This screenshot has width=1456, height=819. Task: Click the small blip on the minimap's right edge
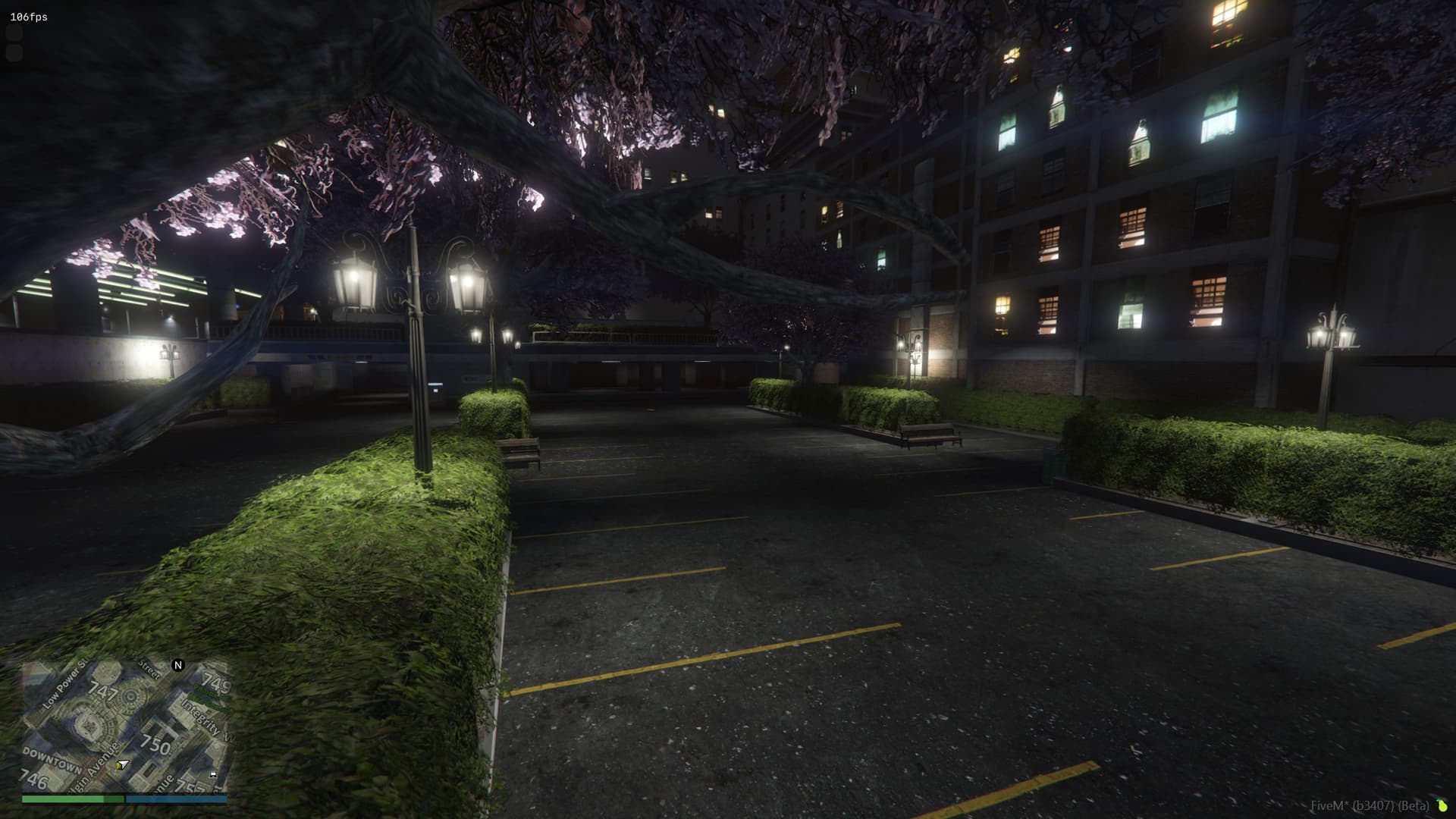point(213,775)
